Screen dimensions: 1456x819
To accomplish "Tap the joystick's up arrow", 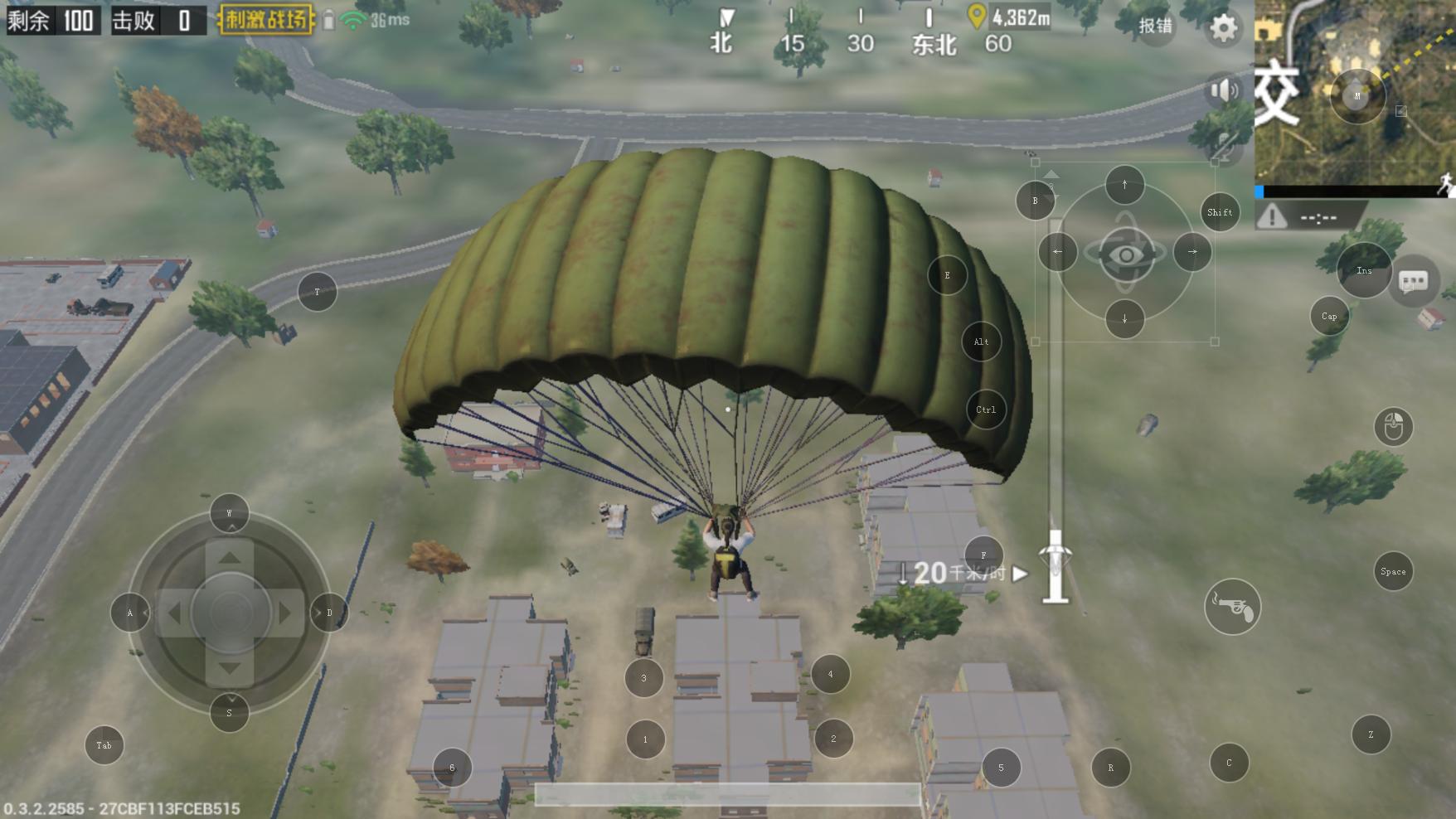I will tap(230, 556).
